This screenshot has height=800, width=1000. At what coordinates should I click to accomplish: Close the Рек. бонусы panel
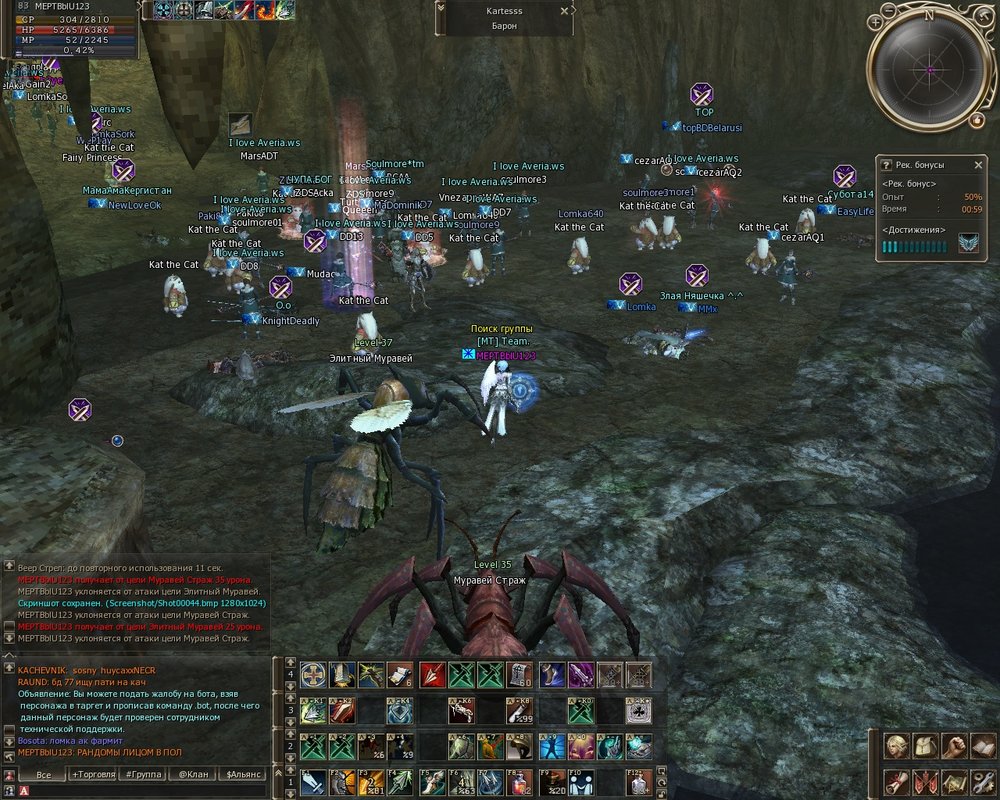pos(978,164)
